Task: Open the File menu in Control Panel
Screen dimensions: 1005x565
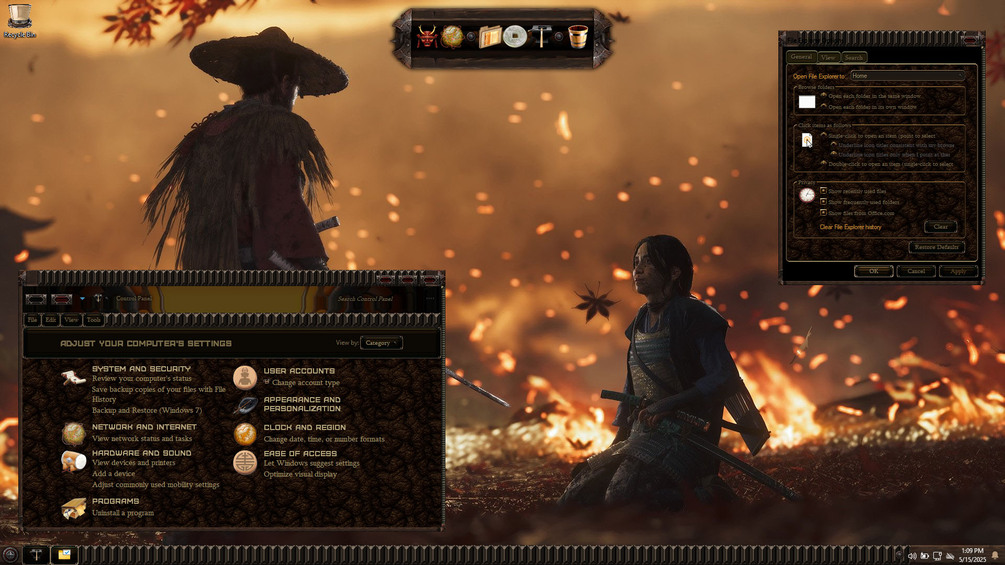Action: tap(32, 320)
